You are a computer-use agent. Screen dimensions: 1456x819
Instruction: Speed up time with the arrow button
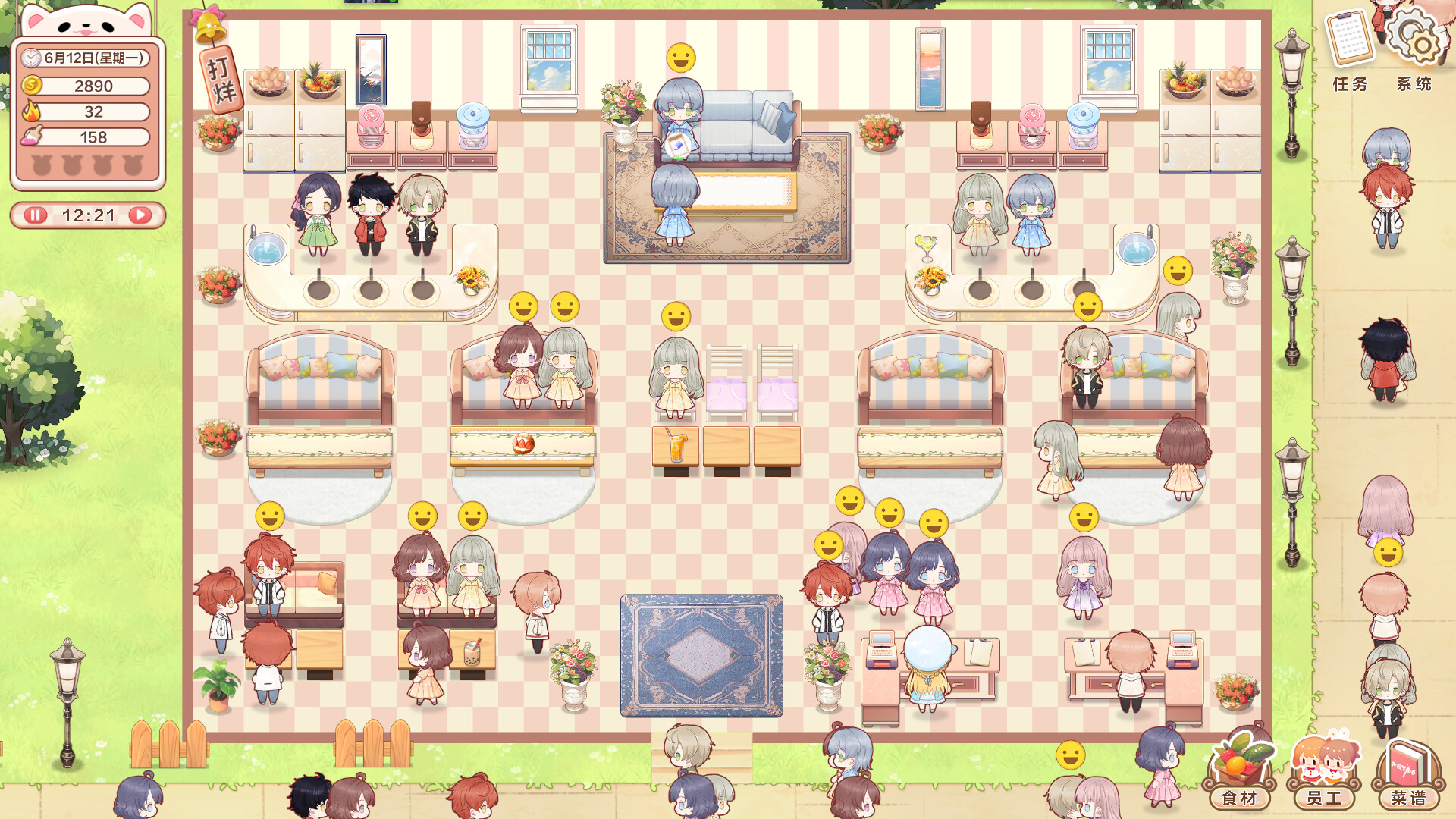tap(140, 216)
